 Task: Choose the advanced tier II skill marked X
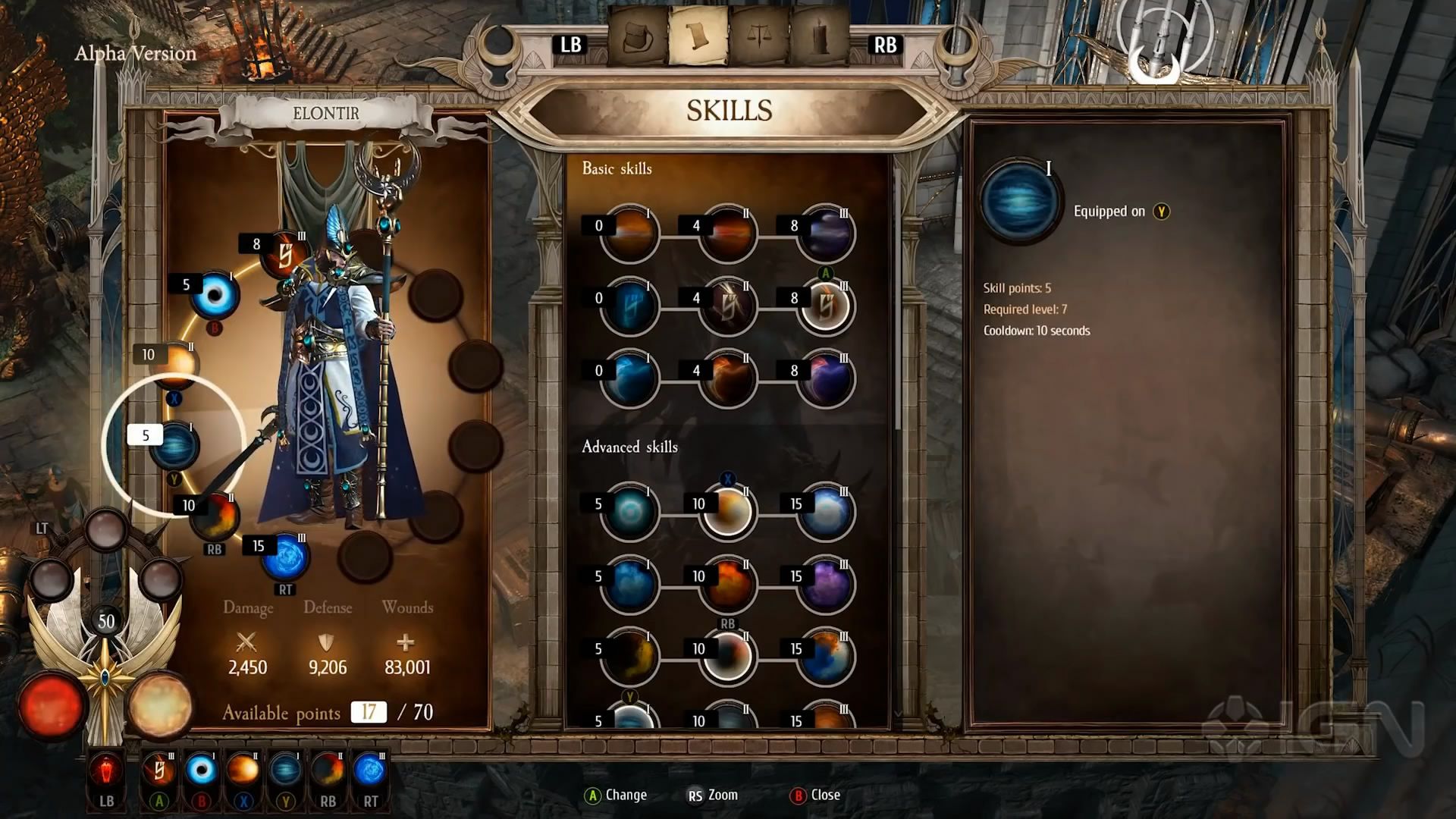(727, 512)
